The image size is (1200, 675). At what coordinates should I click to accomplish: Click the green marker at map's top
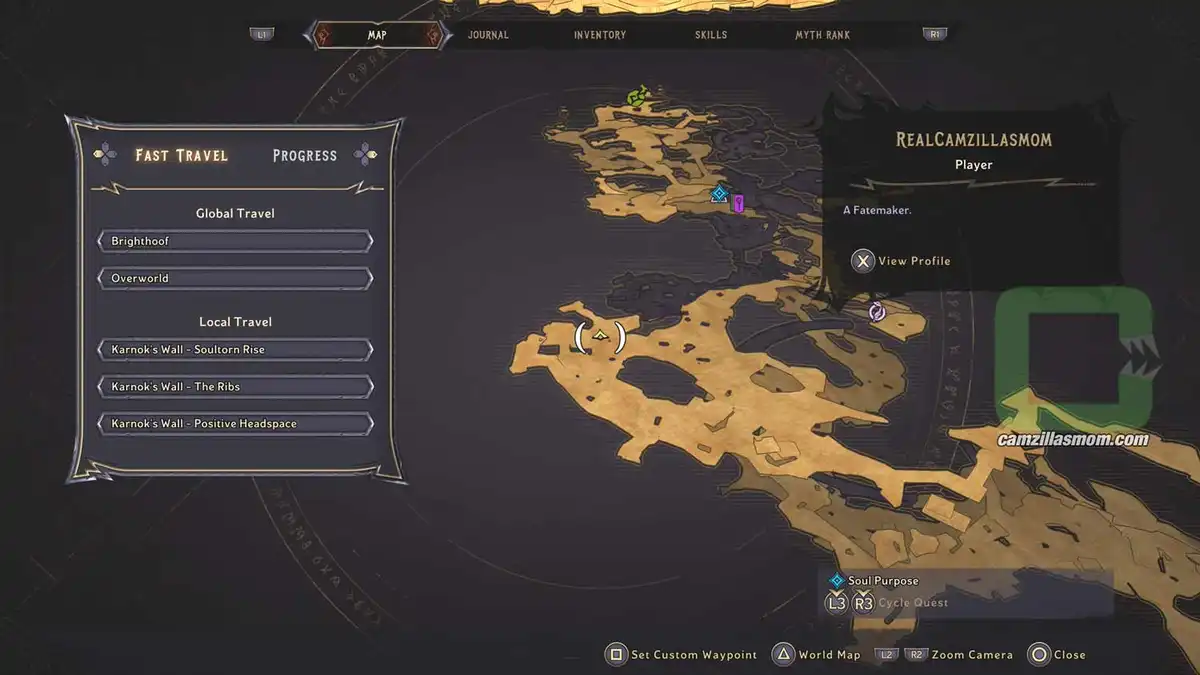pos(637,96)
